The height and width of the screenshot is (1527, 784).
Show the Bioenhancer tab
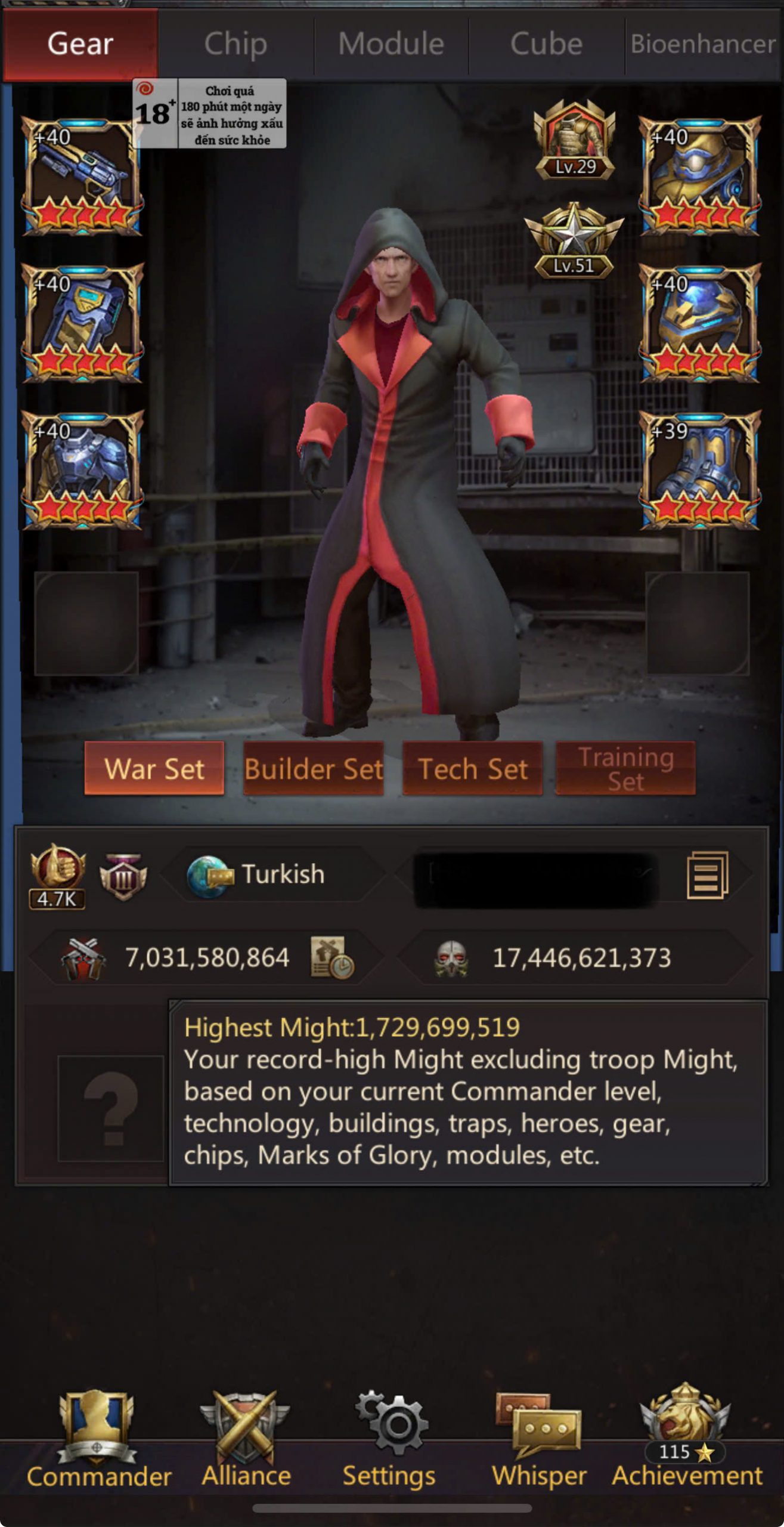(x=704, y=44)
